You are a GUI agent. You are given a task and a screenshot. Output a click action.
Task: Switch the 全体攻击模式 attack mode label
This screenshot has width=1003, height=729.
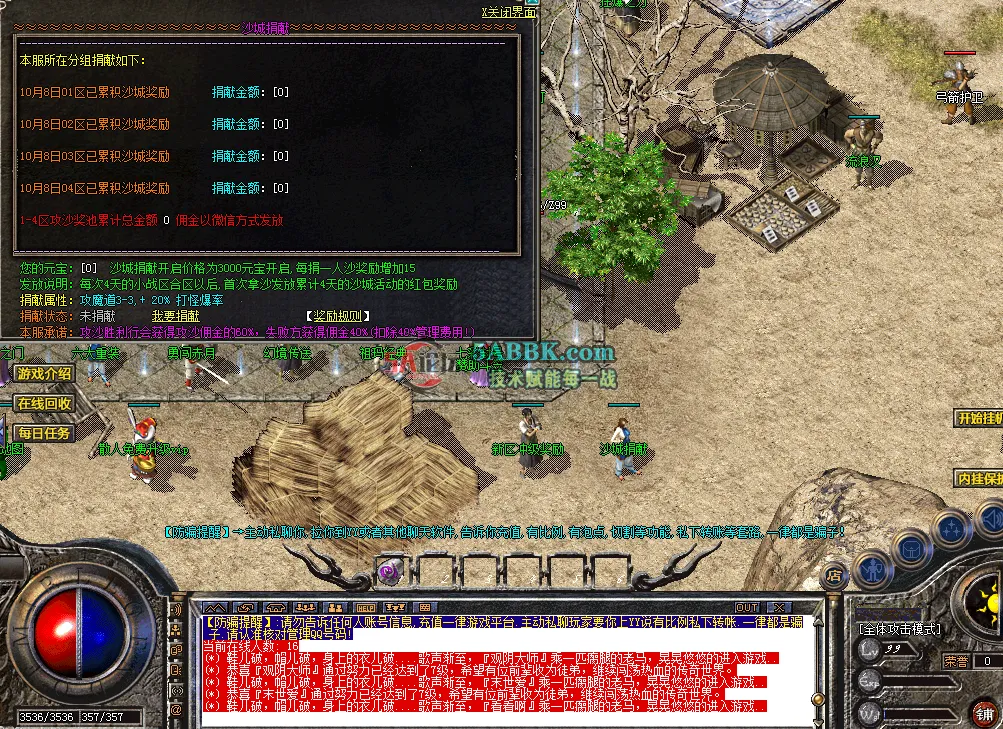pos(900,629)
